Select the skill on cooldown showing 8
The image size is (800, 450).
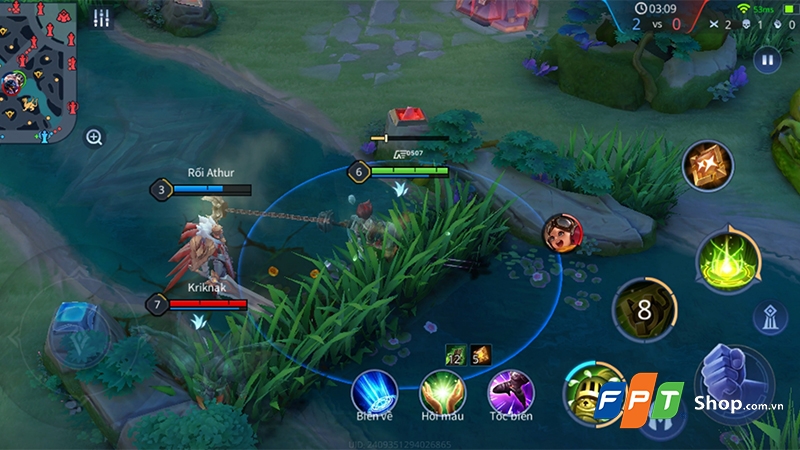[x=644, y=311]
